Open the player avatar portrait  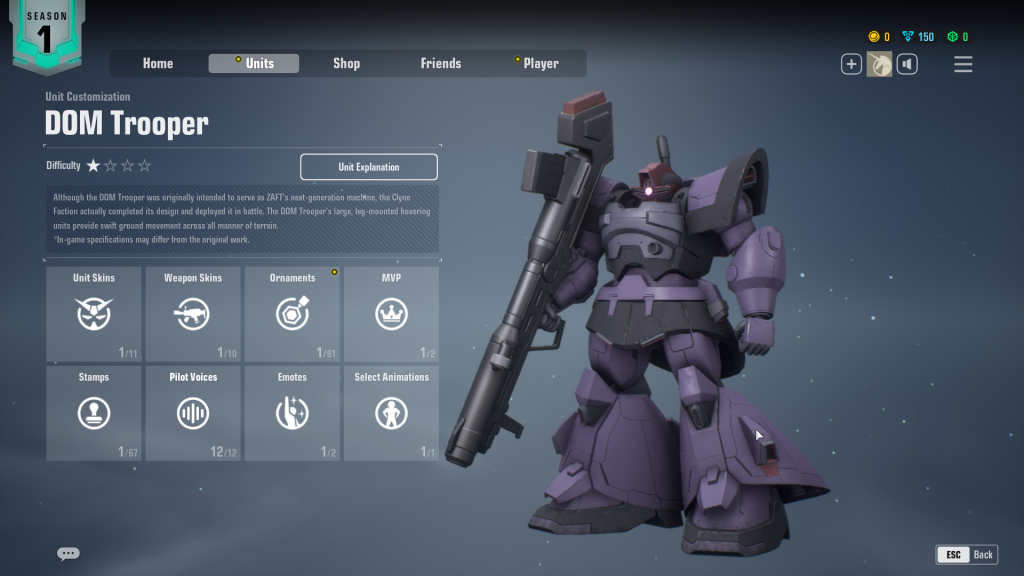click(879, 65)
